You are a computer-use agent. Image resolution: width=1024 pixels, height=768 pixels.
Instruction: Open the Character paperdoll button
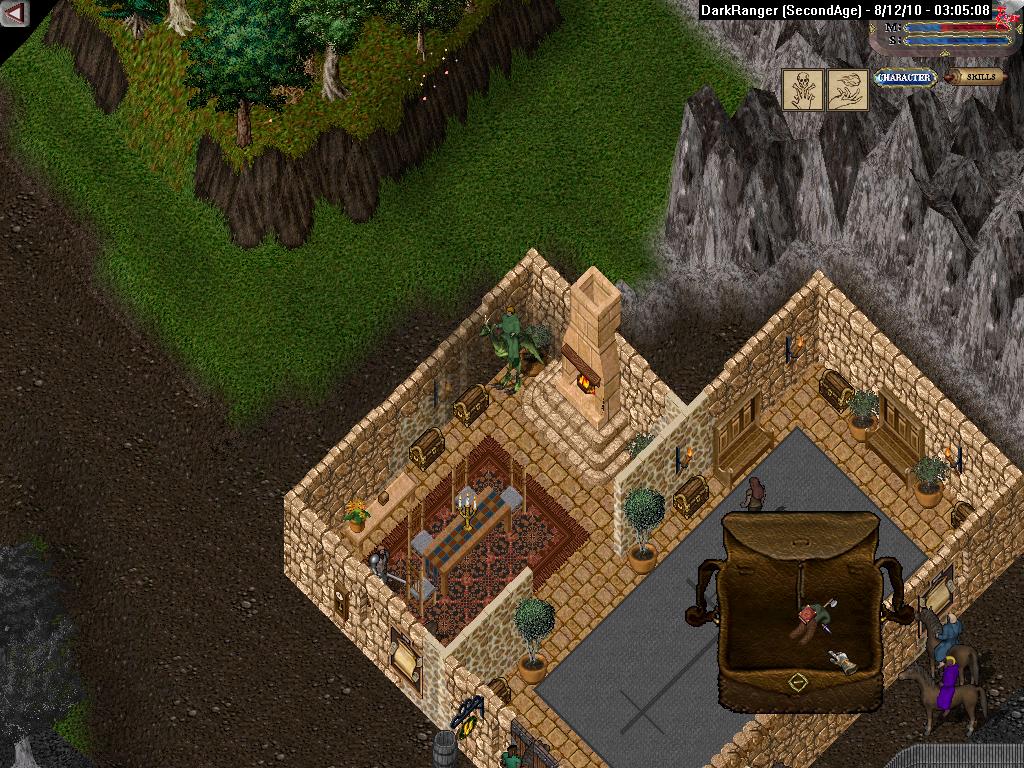point(904,77)
